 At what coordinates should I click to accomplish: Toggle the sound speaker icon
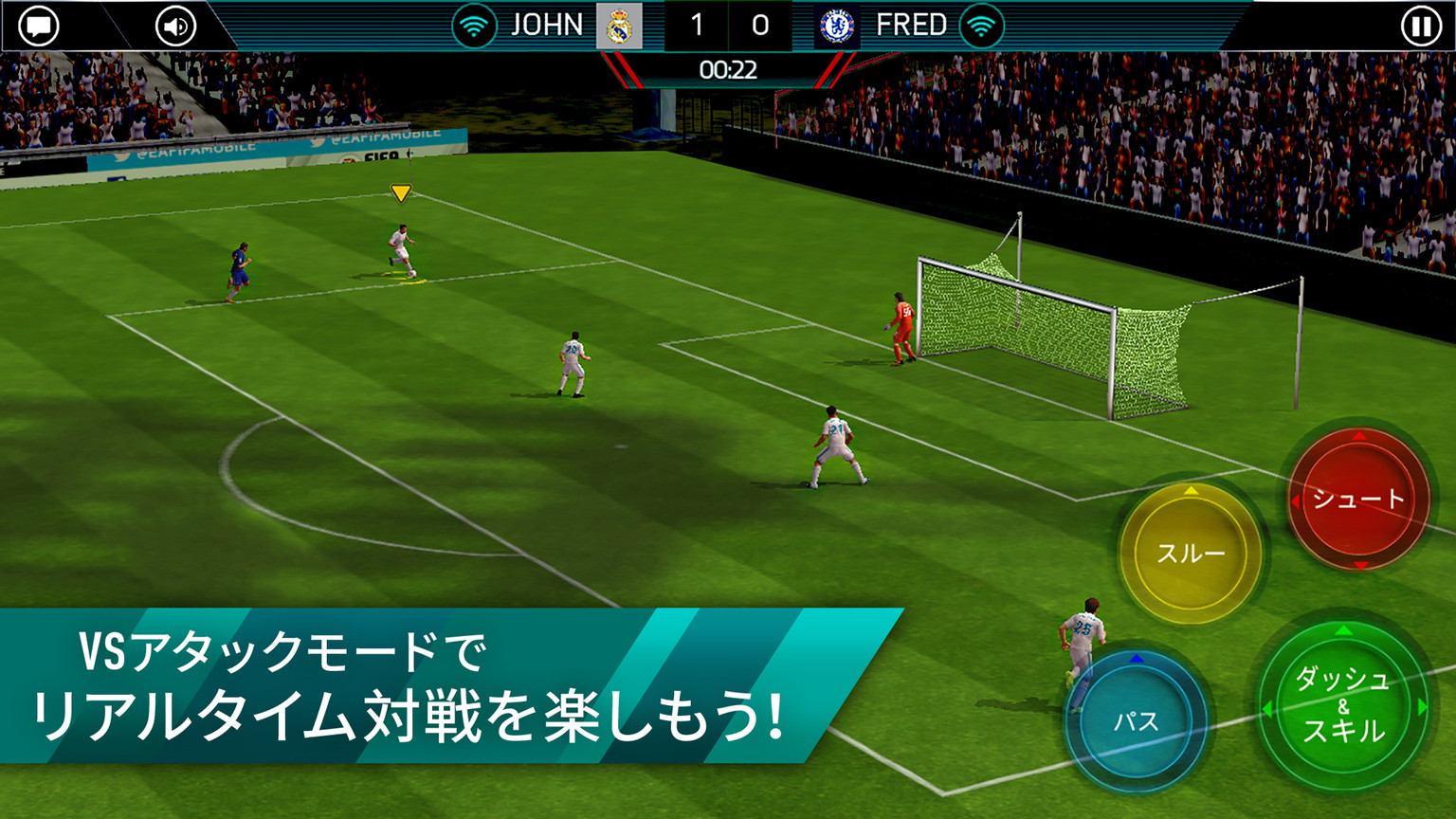[175, 26]
